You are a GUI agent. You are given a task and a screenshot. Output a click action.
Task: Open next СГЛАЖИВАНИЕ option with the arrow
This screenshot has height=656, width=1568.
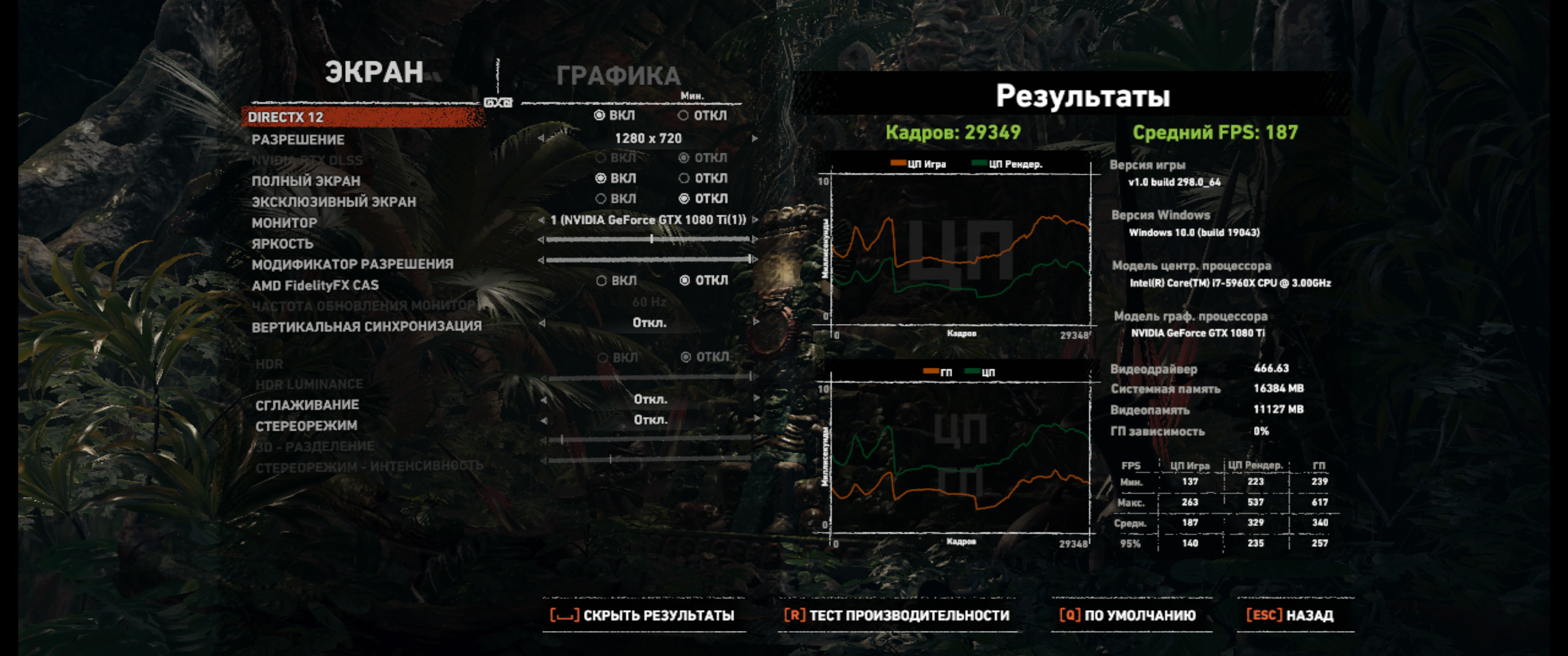click(x=755, y=399)
